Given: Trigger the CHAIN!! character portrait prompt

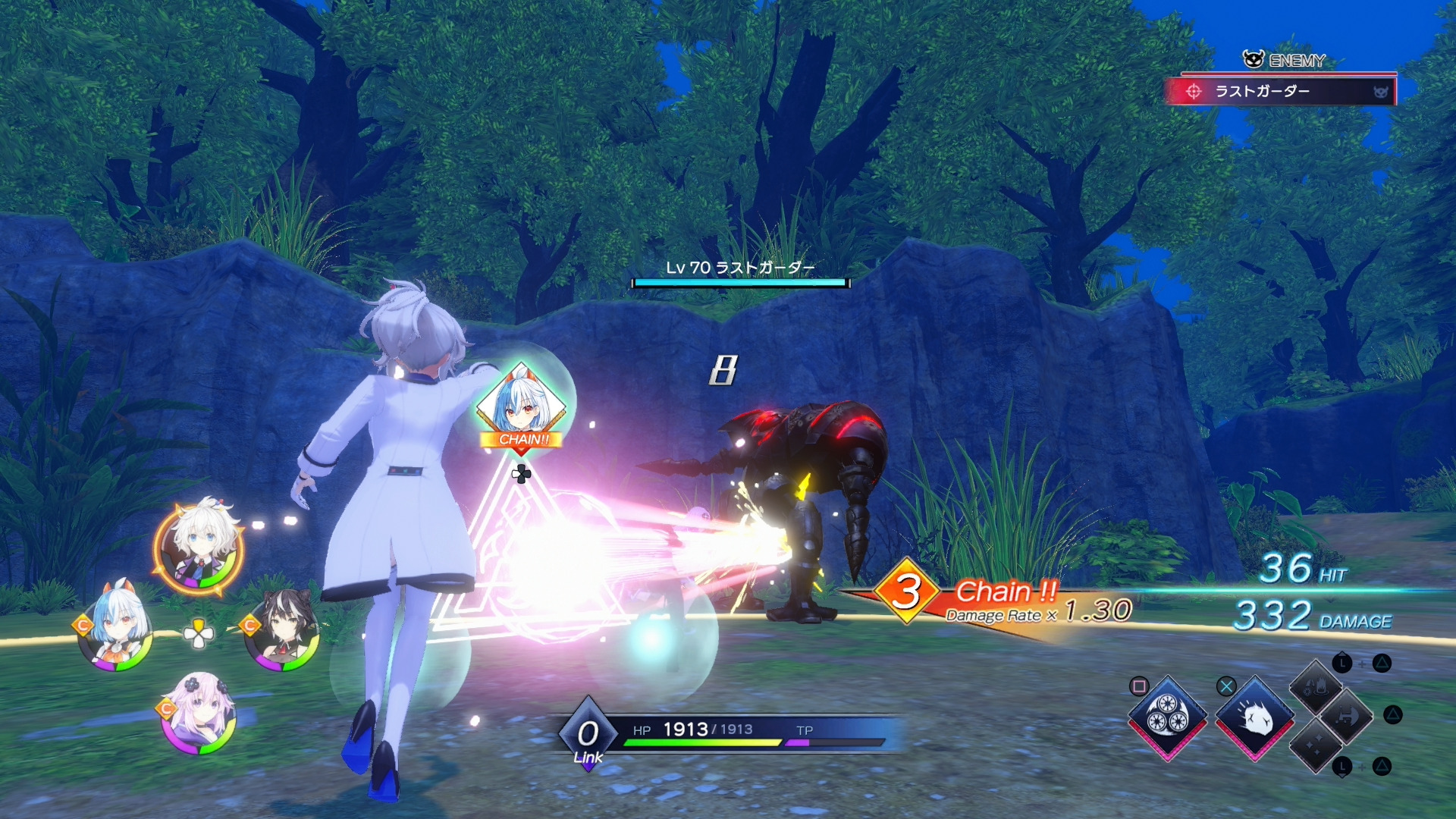Looking at the screenshot, I should (521, 408).
